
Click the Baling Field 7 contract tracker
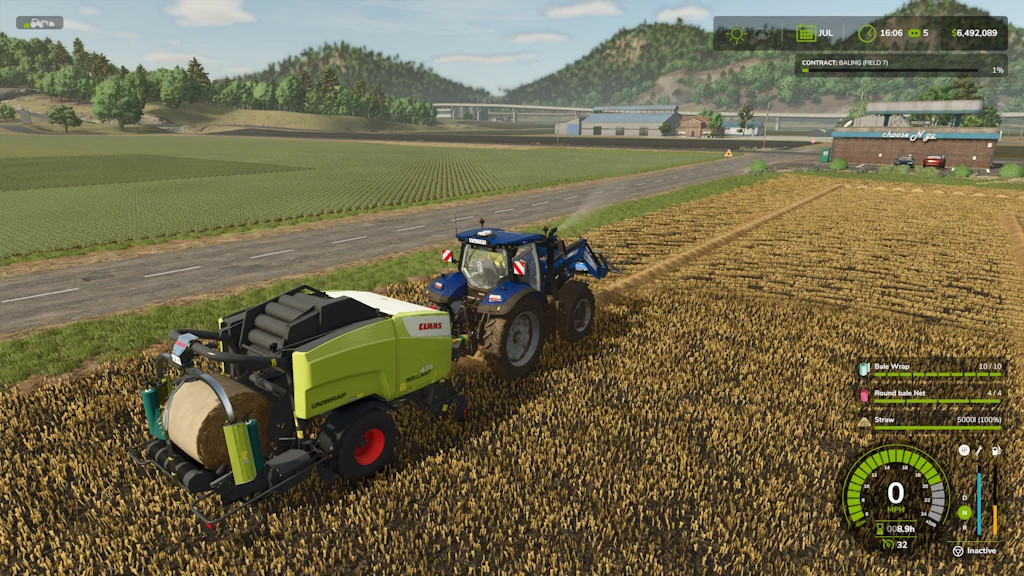coord(900,65)
